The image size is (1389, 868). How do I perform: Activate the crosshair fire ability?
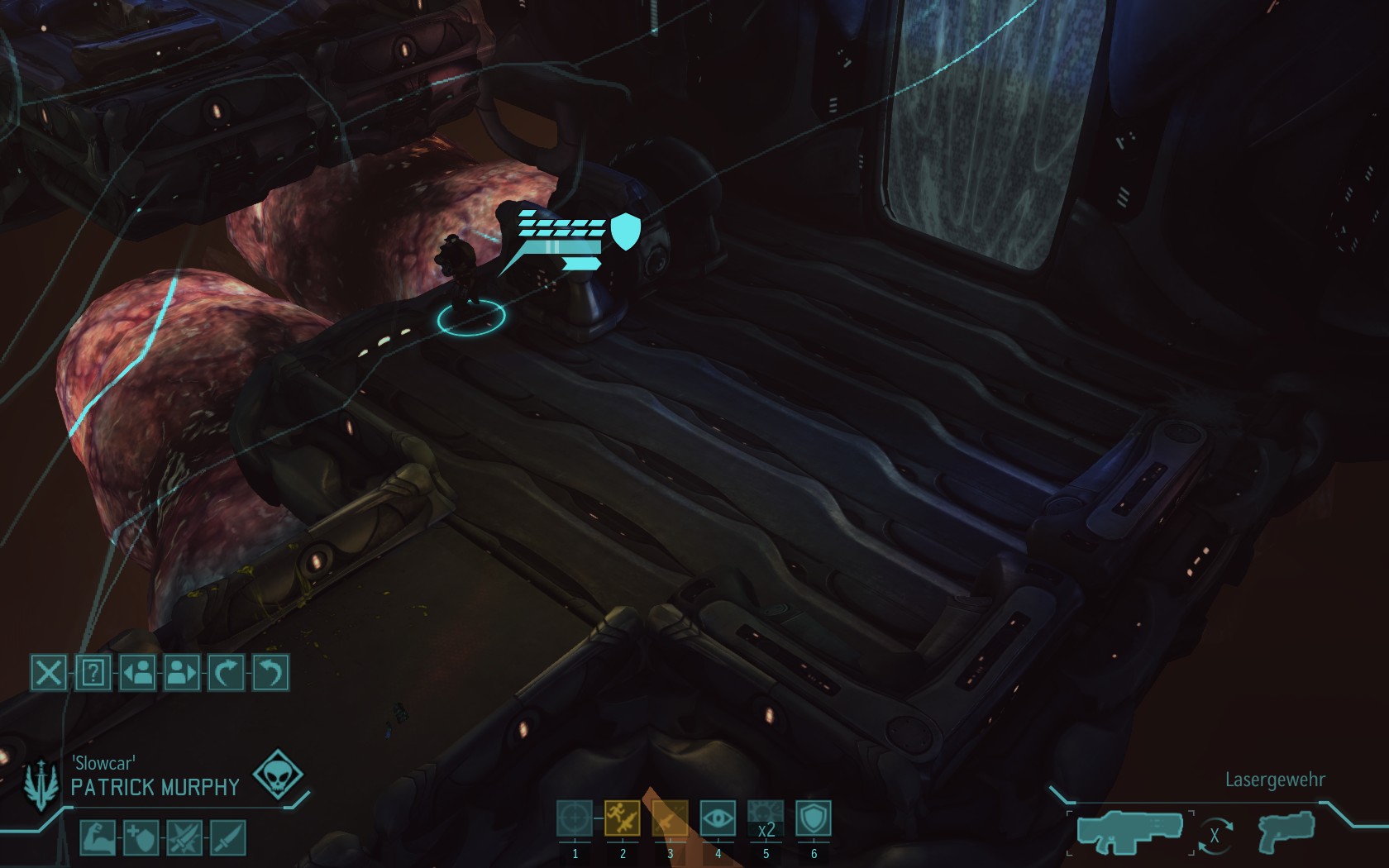(x=575, y=819)
